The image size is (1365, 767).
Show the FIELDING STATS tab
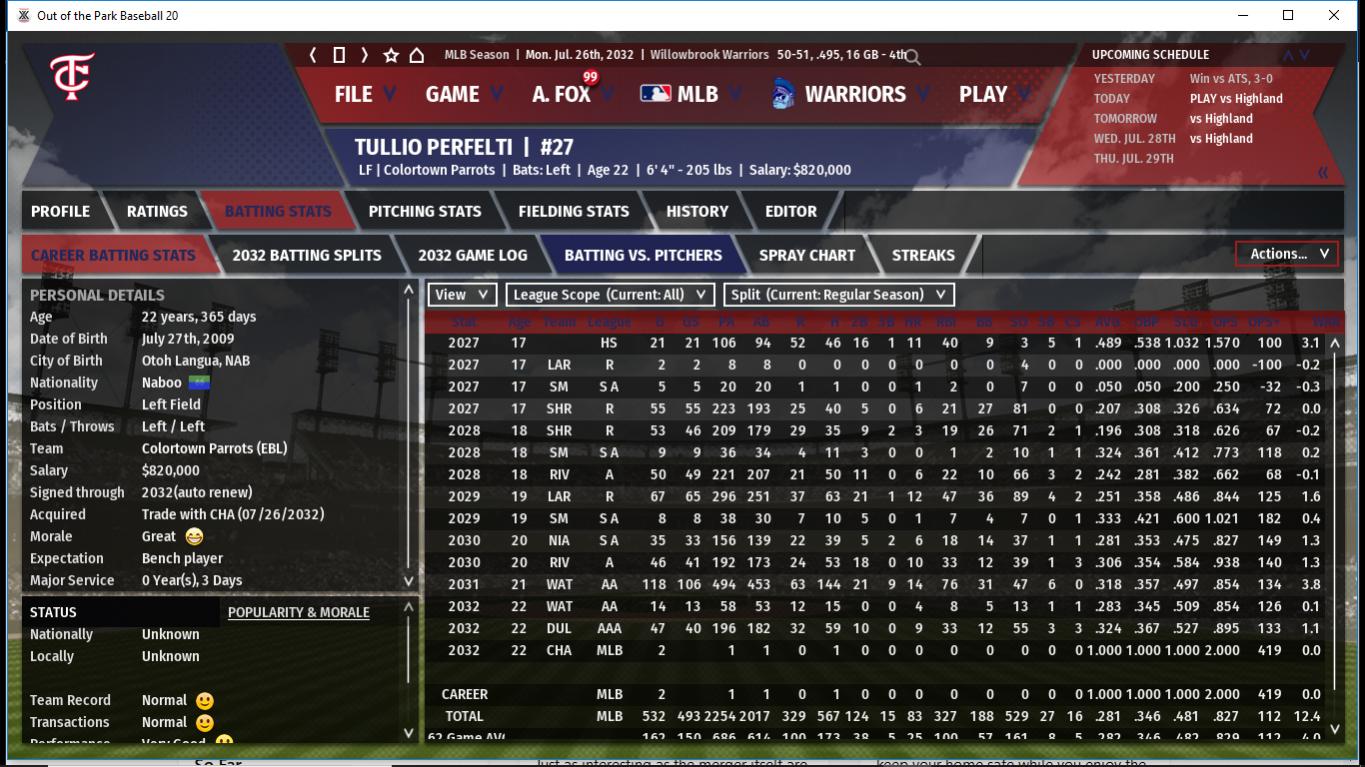point(573,211)
